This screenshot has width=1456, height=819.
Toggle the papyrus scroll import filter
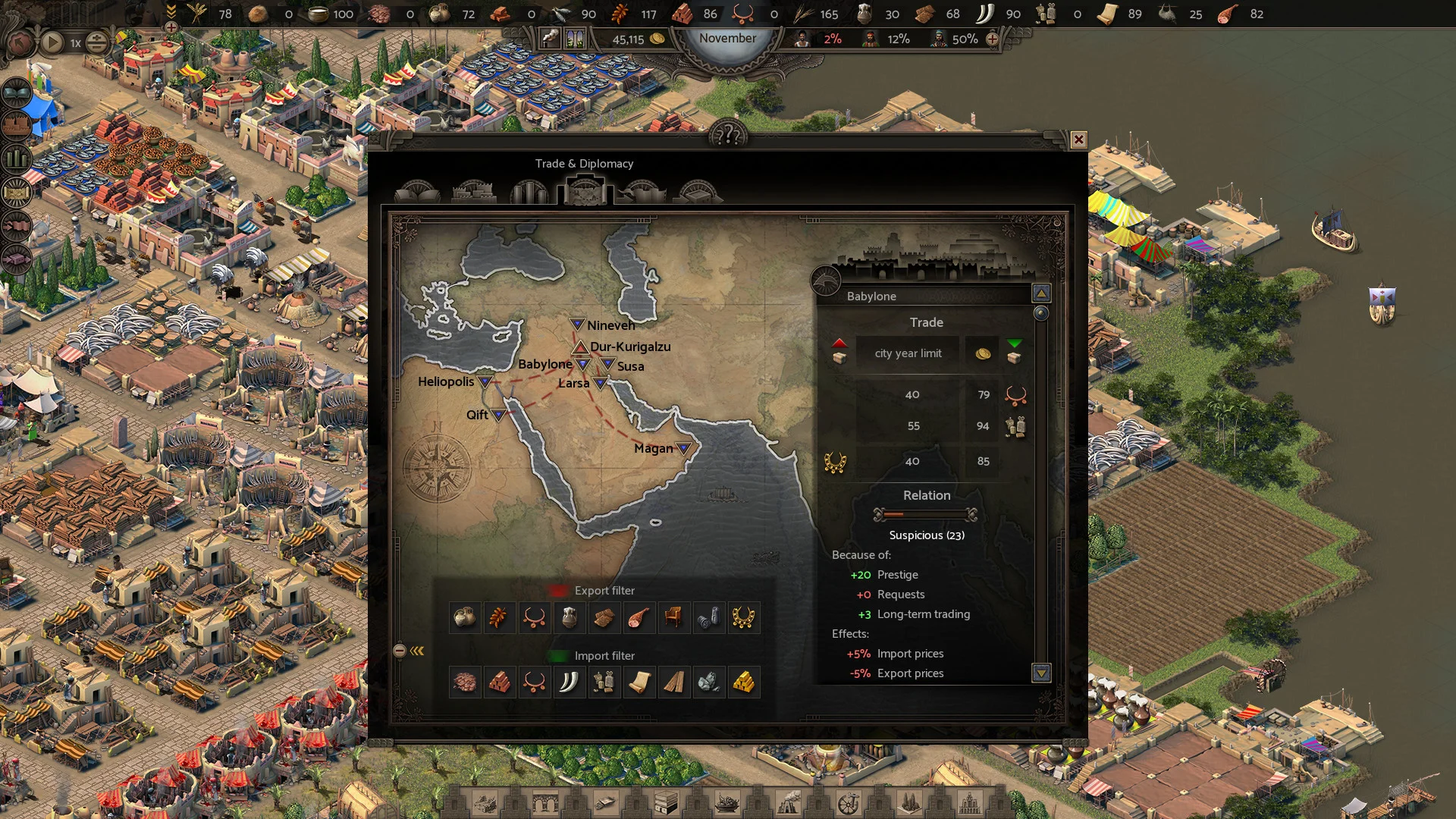[x=639, y=682]
